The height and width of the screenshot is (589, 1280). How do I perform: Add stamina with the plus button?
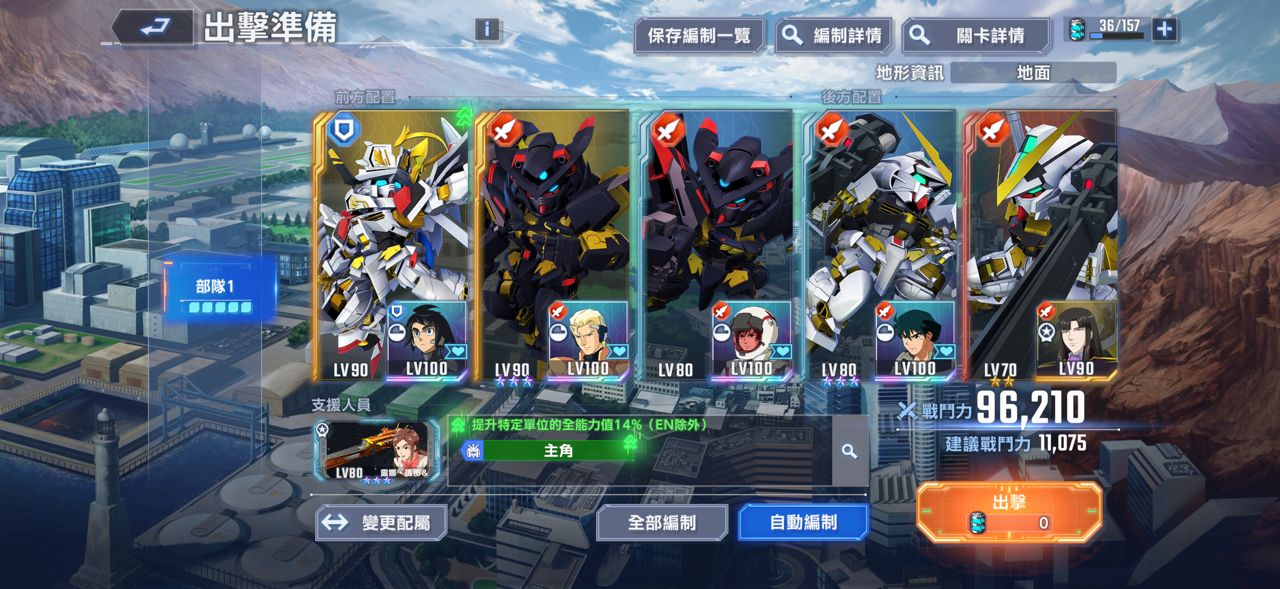coord(1164,29)
